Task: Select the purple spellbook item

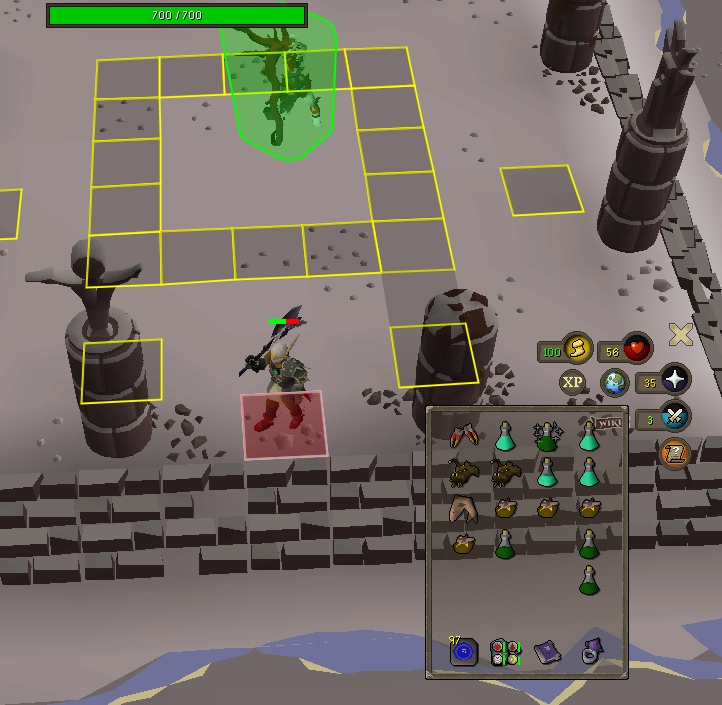Action: pos(547,652)
